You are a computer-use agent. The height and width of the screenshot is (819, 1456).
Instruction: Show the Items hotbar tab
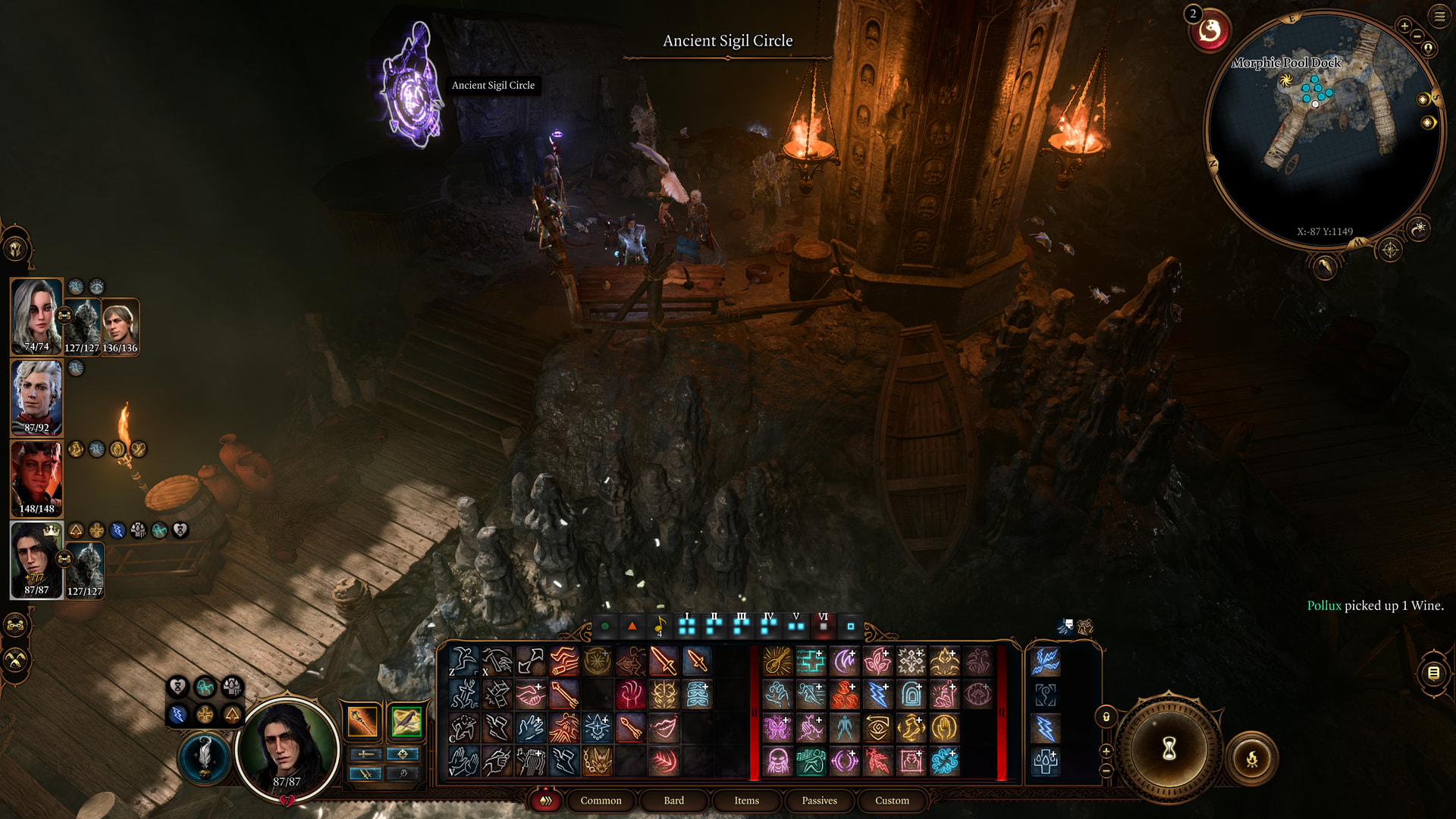pos(746,800)
